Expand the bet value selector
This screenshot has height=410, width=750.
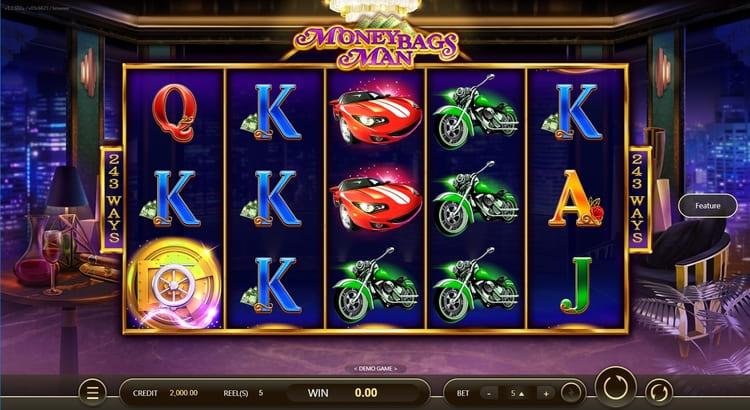point(517,393)
